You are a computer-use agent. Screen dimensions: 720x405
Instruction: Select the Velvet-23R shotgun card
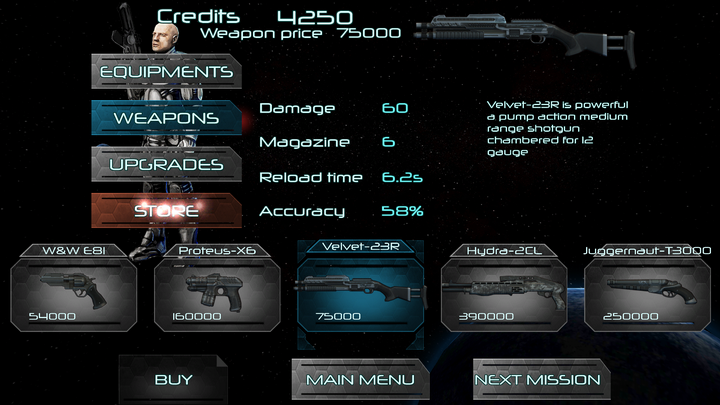coord(357,288)
